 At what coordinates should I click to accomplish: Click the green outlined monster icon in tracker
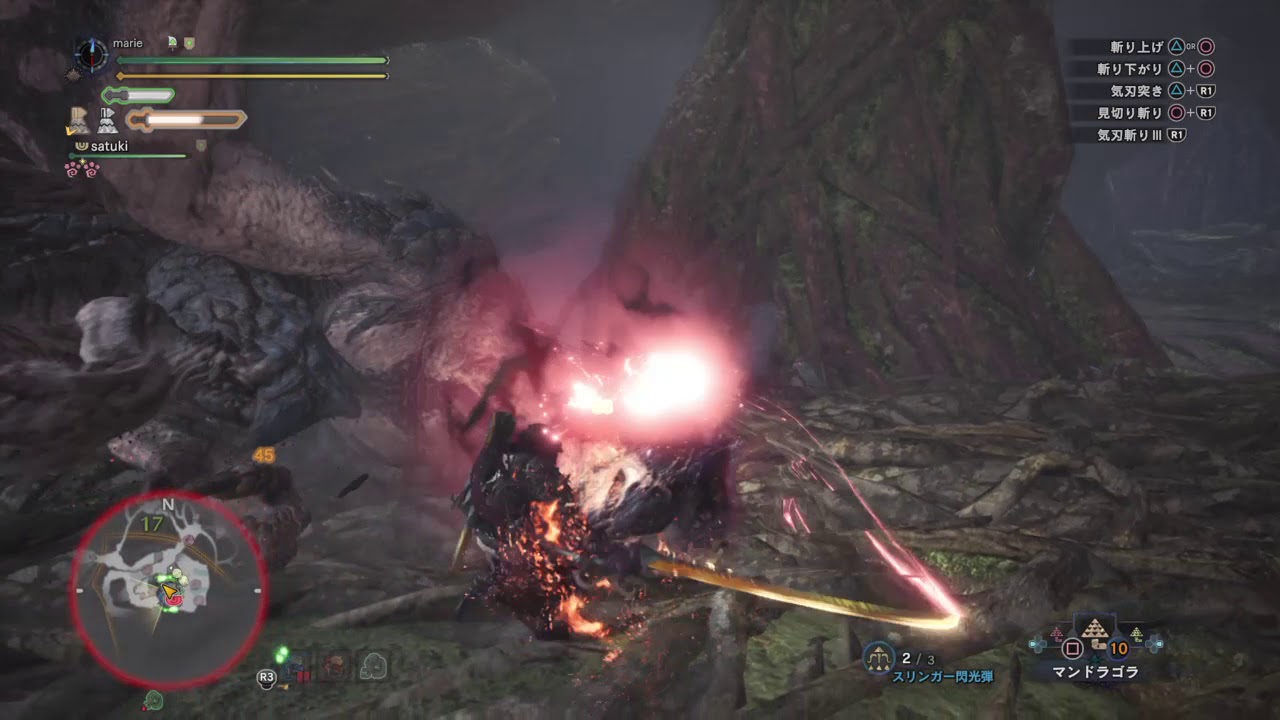pyautogui.click(x=374, y=665)
